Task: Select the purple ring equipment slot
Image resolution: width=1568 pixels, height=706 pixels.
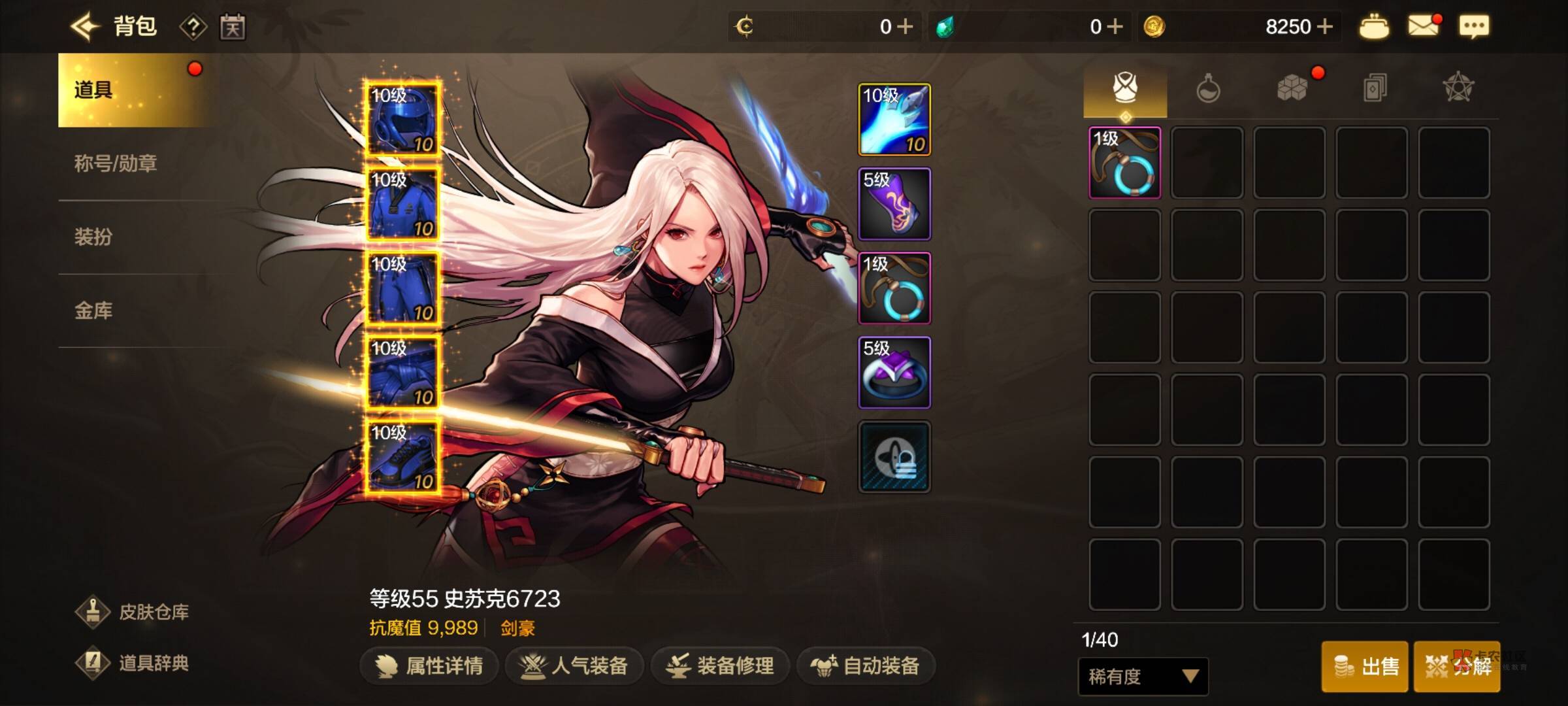Action: pyautogui.click(x=894, y=373)
